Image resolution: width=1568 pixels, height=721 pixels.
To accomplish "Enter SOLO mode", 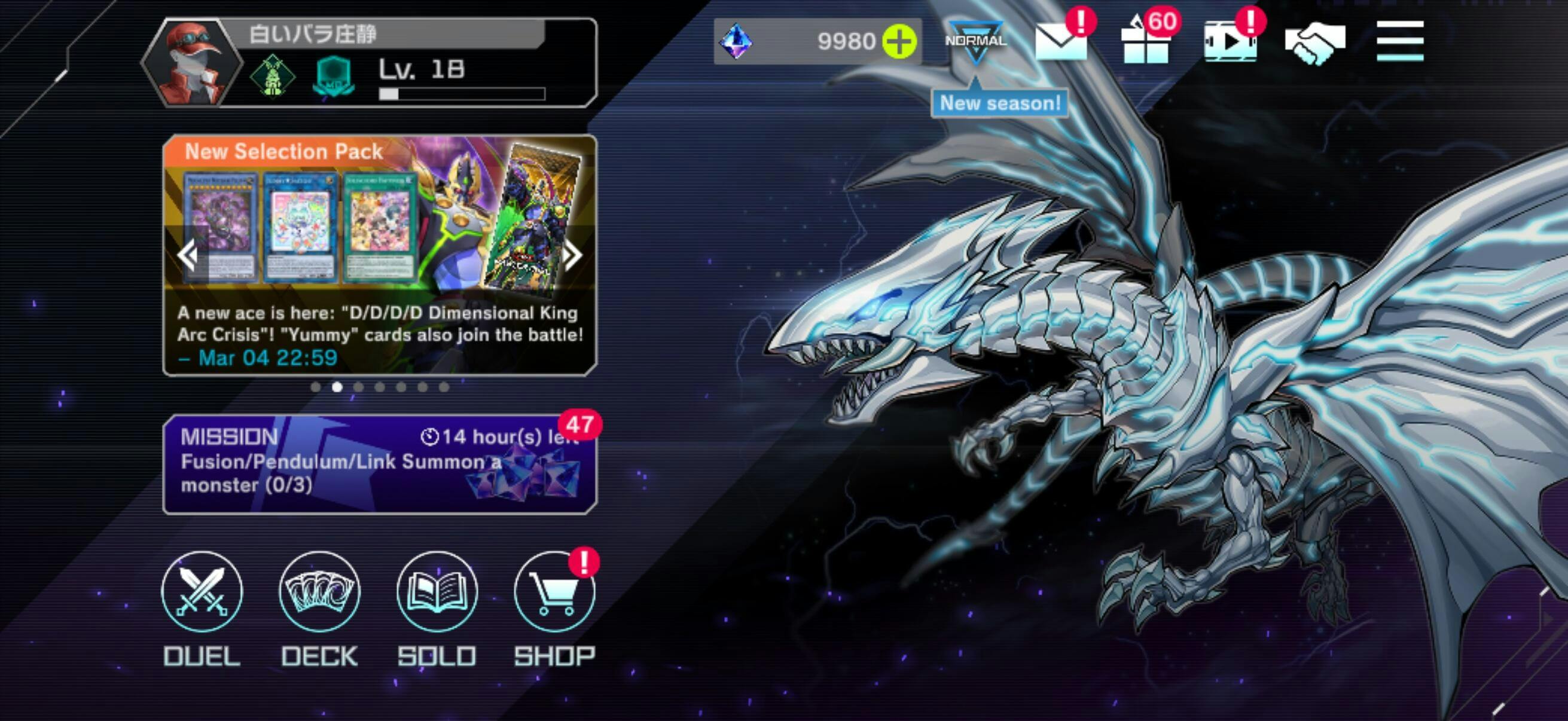I will [x=437, y=592].
